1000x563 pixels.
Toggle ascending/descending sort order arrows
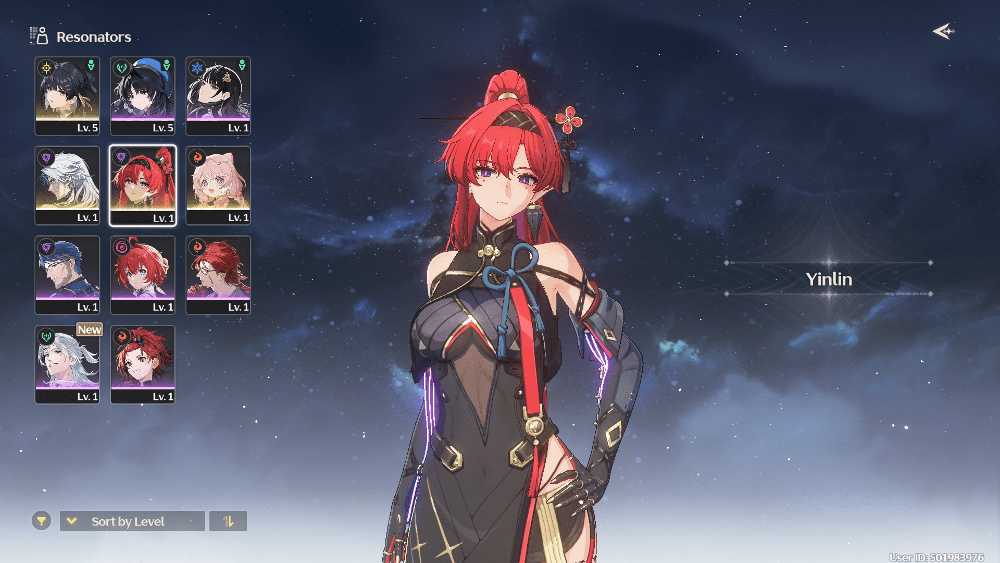(228, 521)
